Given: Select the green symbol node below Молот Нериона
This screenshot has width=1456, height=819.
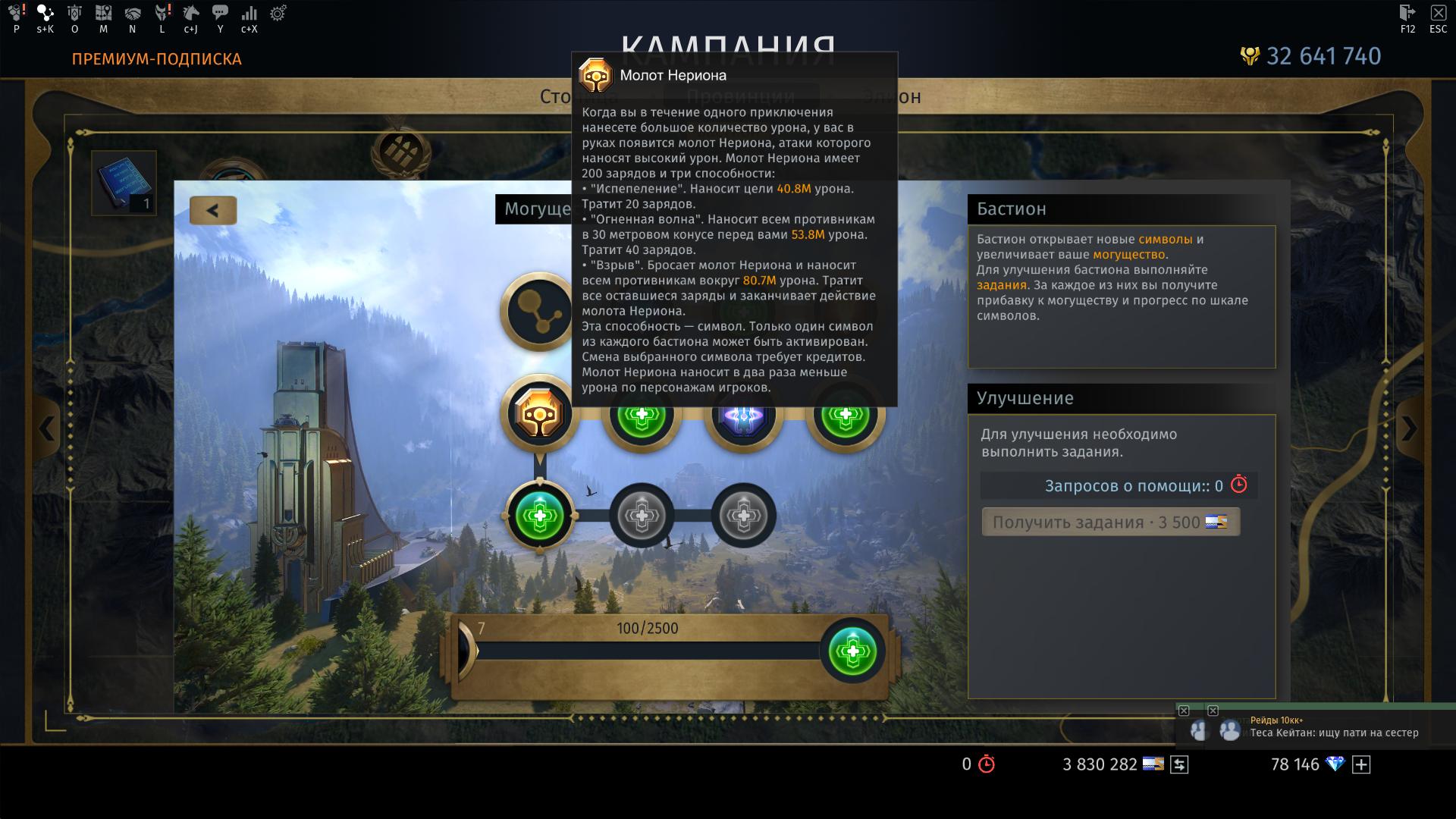Looking at the screenshot, I should tap(539, 516).
